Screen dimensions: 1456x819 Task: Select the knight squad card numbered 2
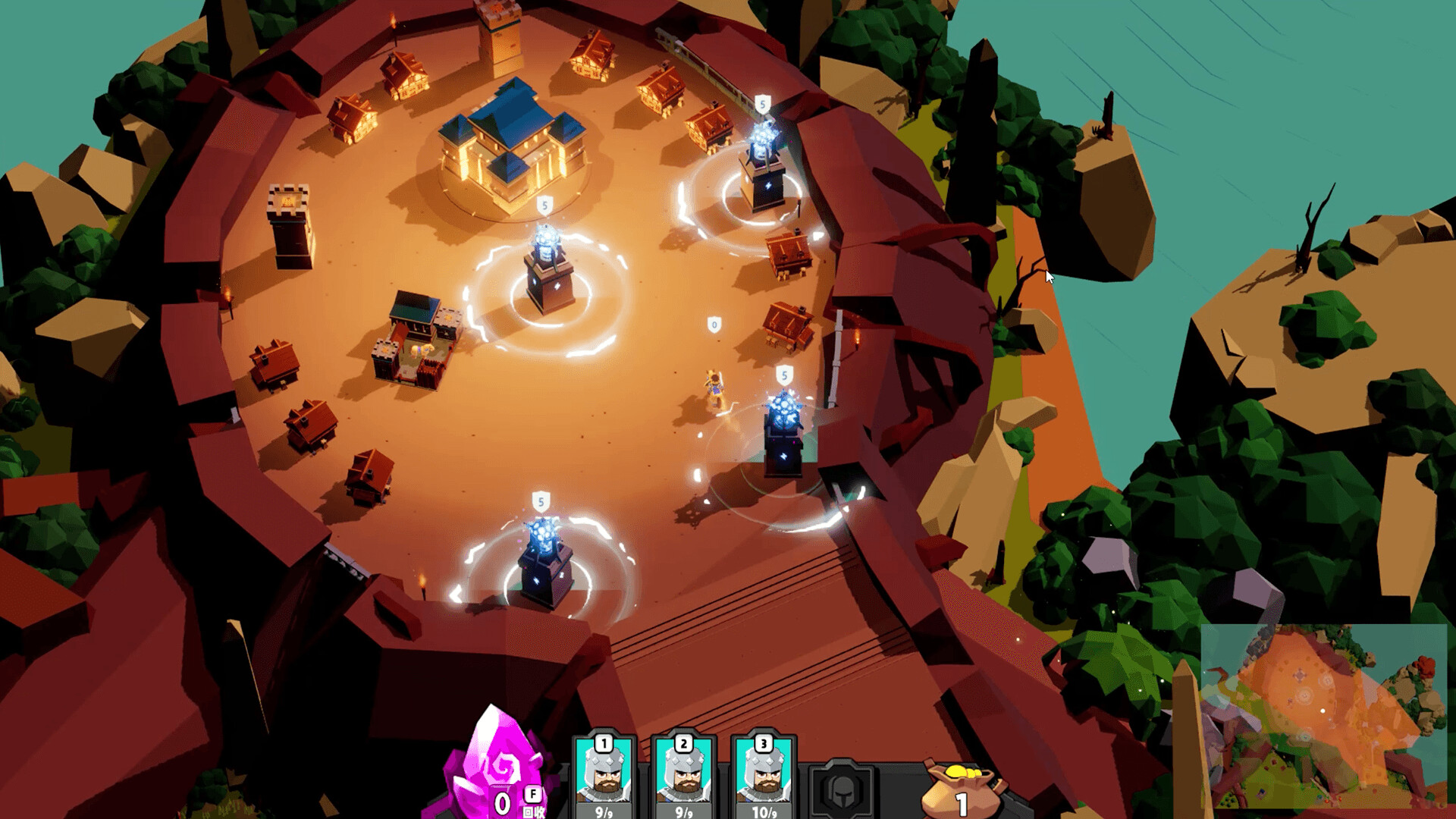(684, 775)
